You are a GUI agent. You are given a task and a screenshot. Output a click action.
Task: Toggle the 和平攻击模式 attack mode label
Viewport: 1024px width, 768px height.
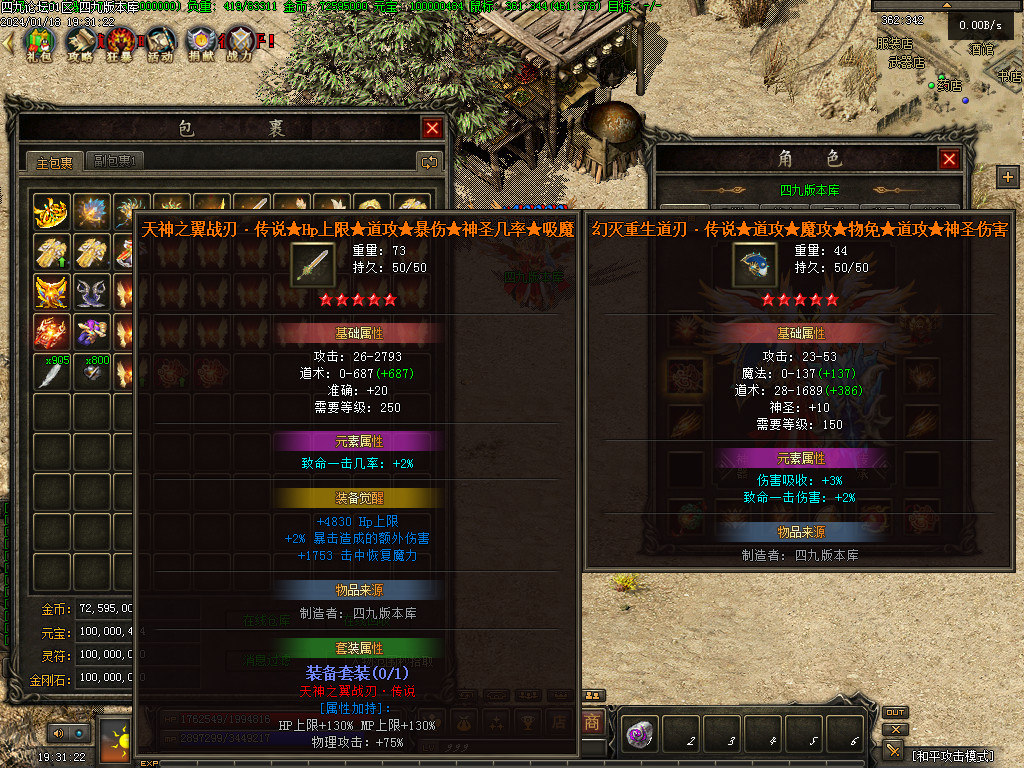pyautogui.click(x=954, y=755)
